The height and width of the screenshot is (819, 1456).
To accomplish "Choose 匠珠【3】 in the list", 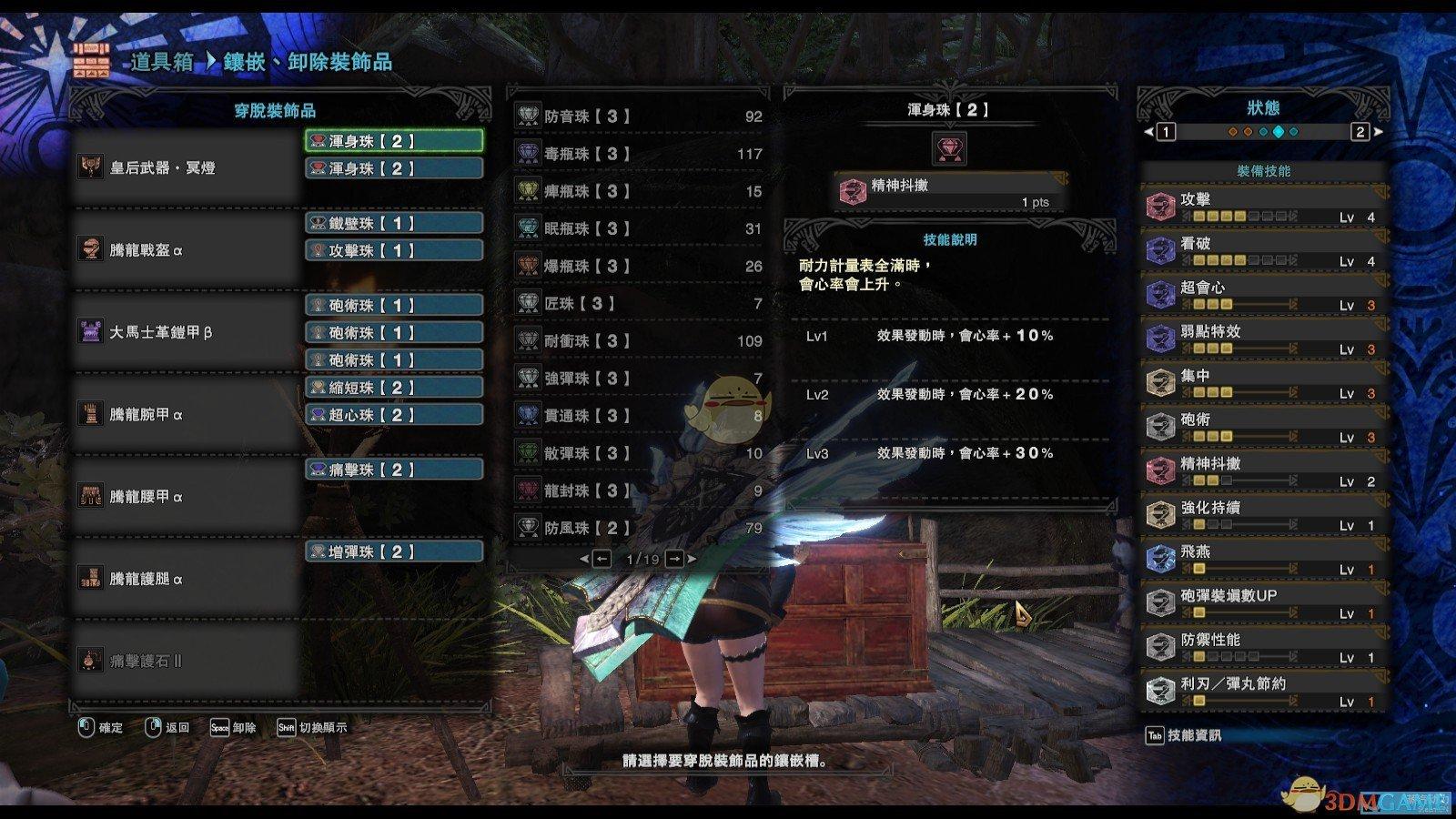I will (x=639, y=303).
